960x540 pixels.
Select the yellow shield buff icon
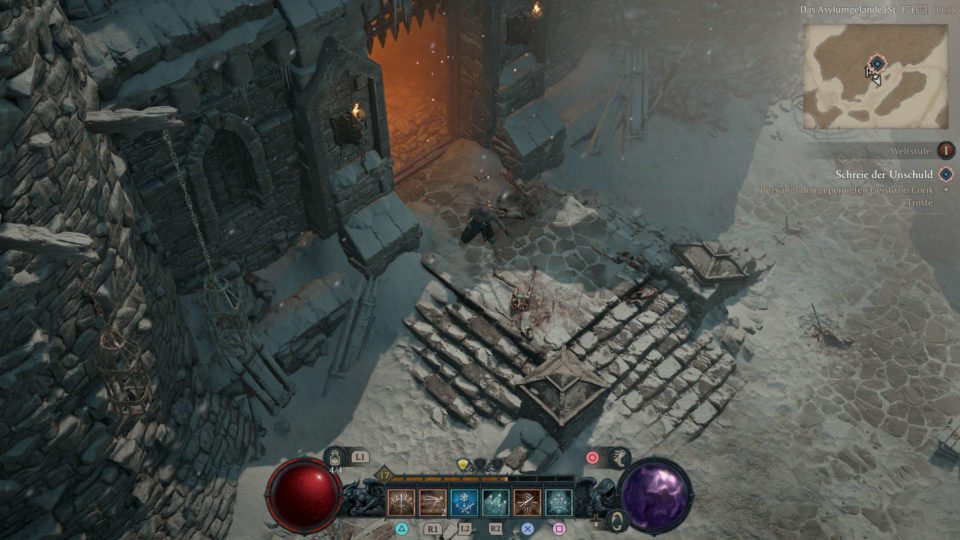point(463,465)
